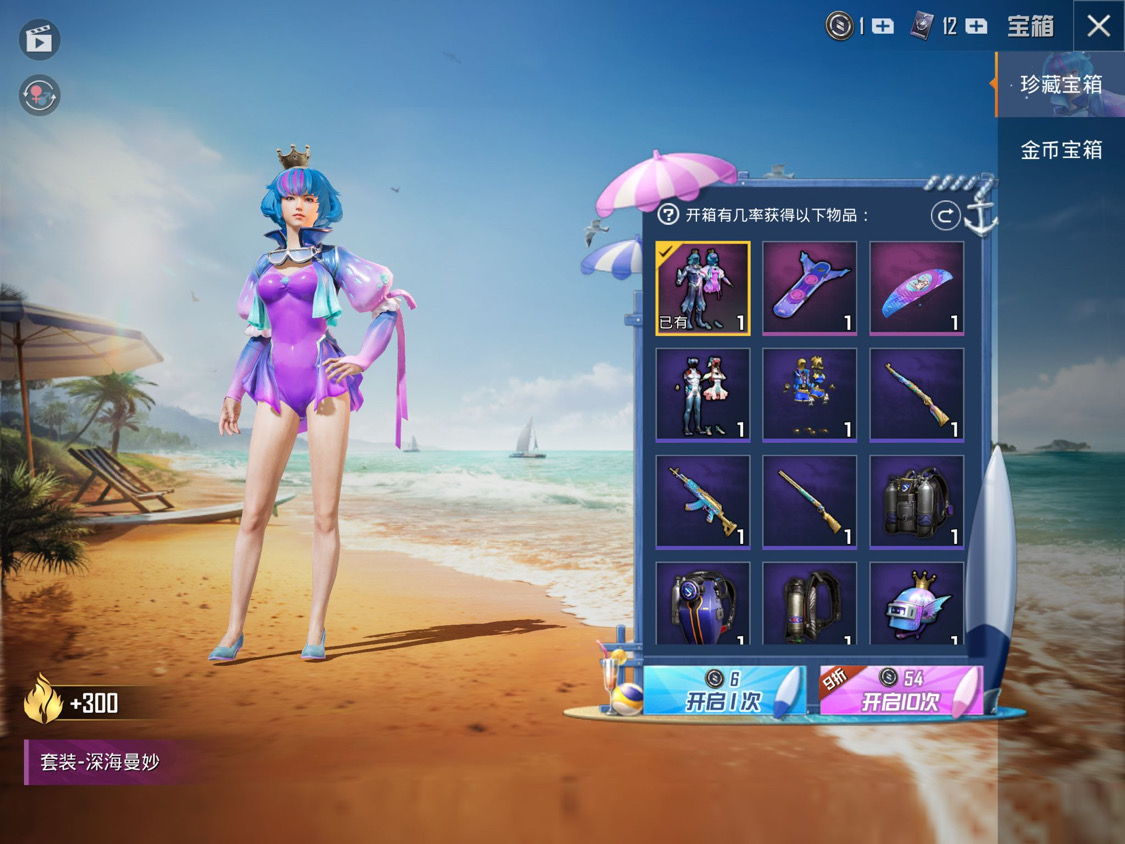Viewport: 1125px width, 844px height.
Task: Select the white and pink couple outfit
Action: point(703,395)
